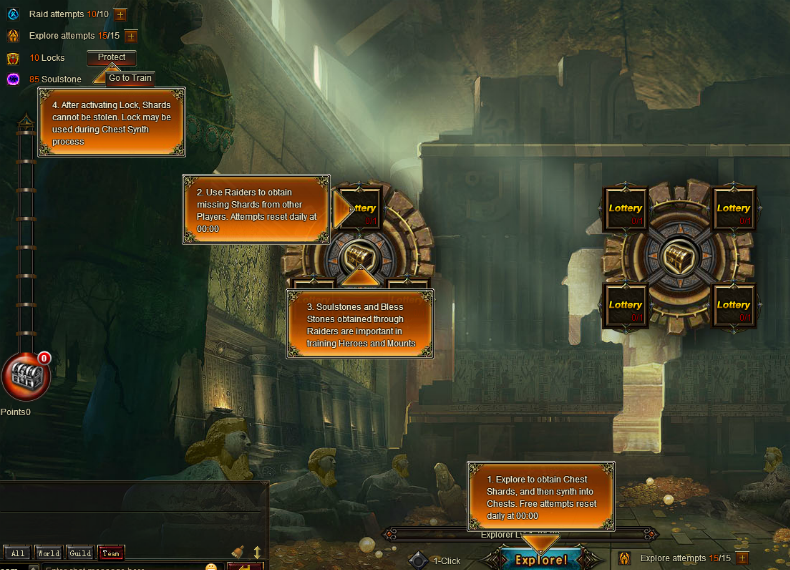Add more raid attempts with plus button

coord(120,14)
